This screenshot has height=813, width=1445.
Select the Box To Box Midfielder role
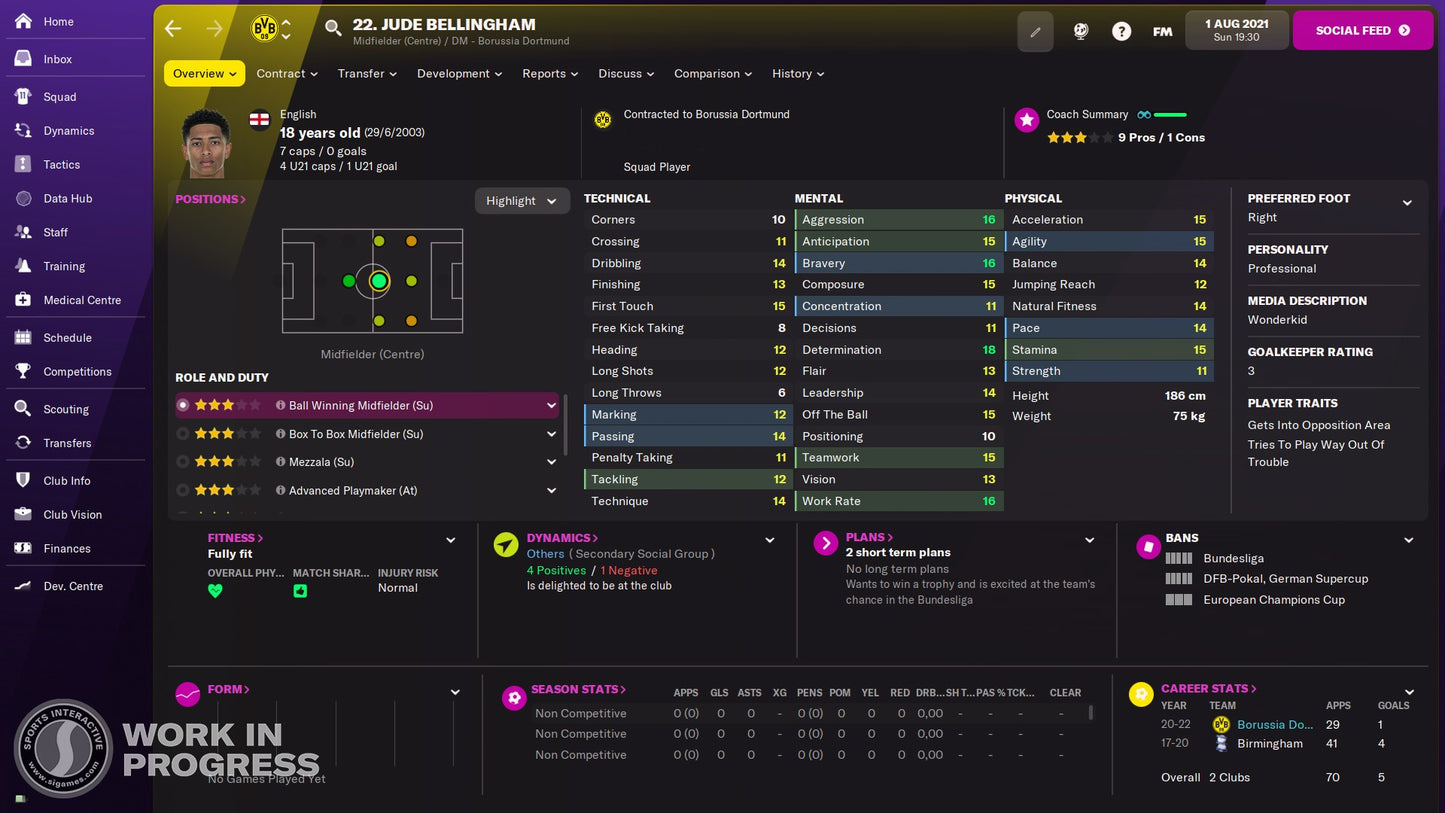[x=181, y=433]
